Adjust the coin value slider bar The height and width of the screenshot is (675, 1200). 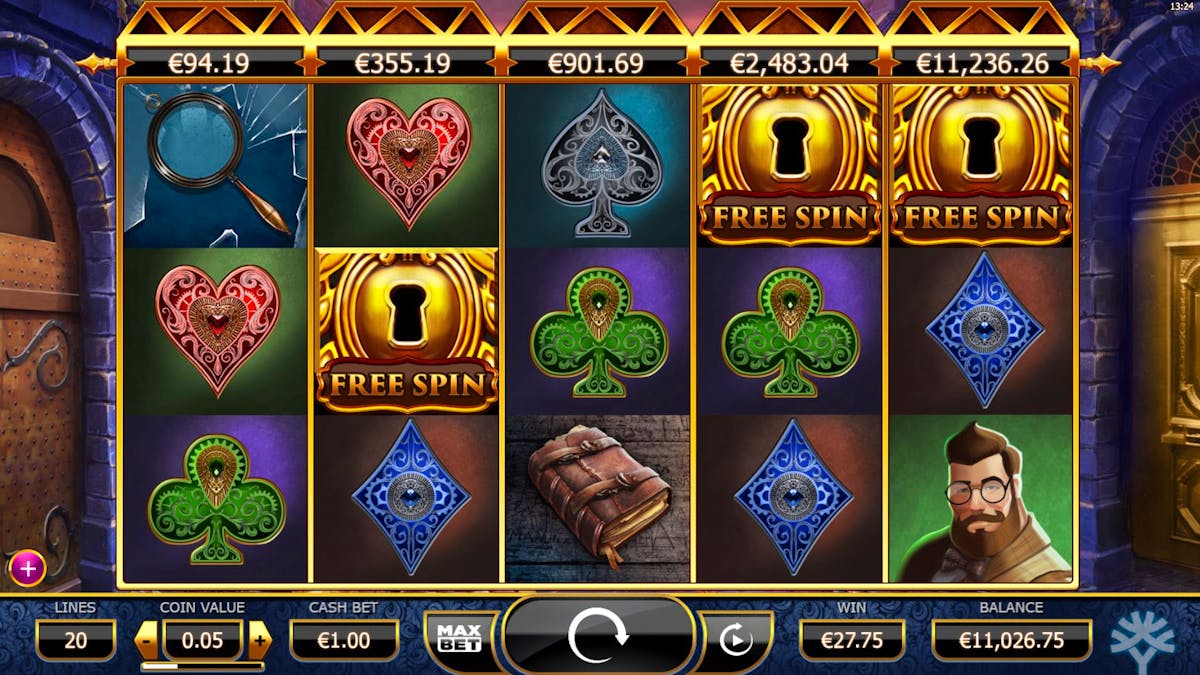pyautogui.click(x=203, y=666)
